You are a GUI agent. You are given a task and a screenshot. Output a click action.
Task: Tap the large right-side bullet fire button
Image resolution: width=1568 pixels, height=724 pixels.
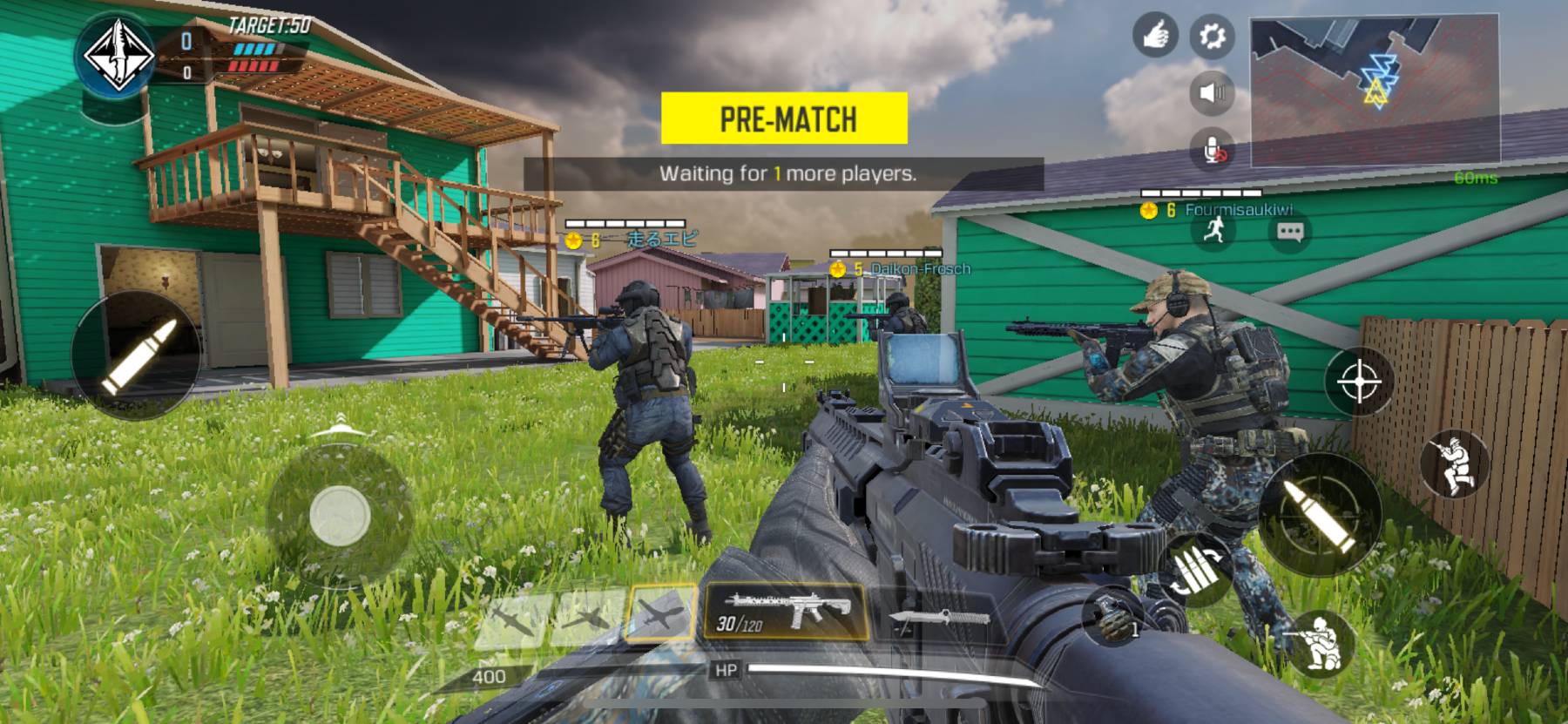(1320, 513)
